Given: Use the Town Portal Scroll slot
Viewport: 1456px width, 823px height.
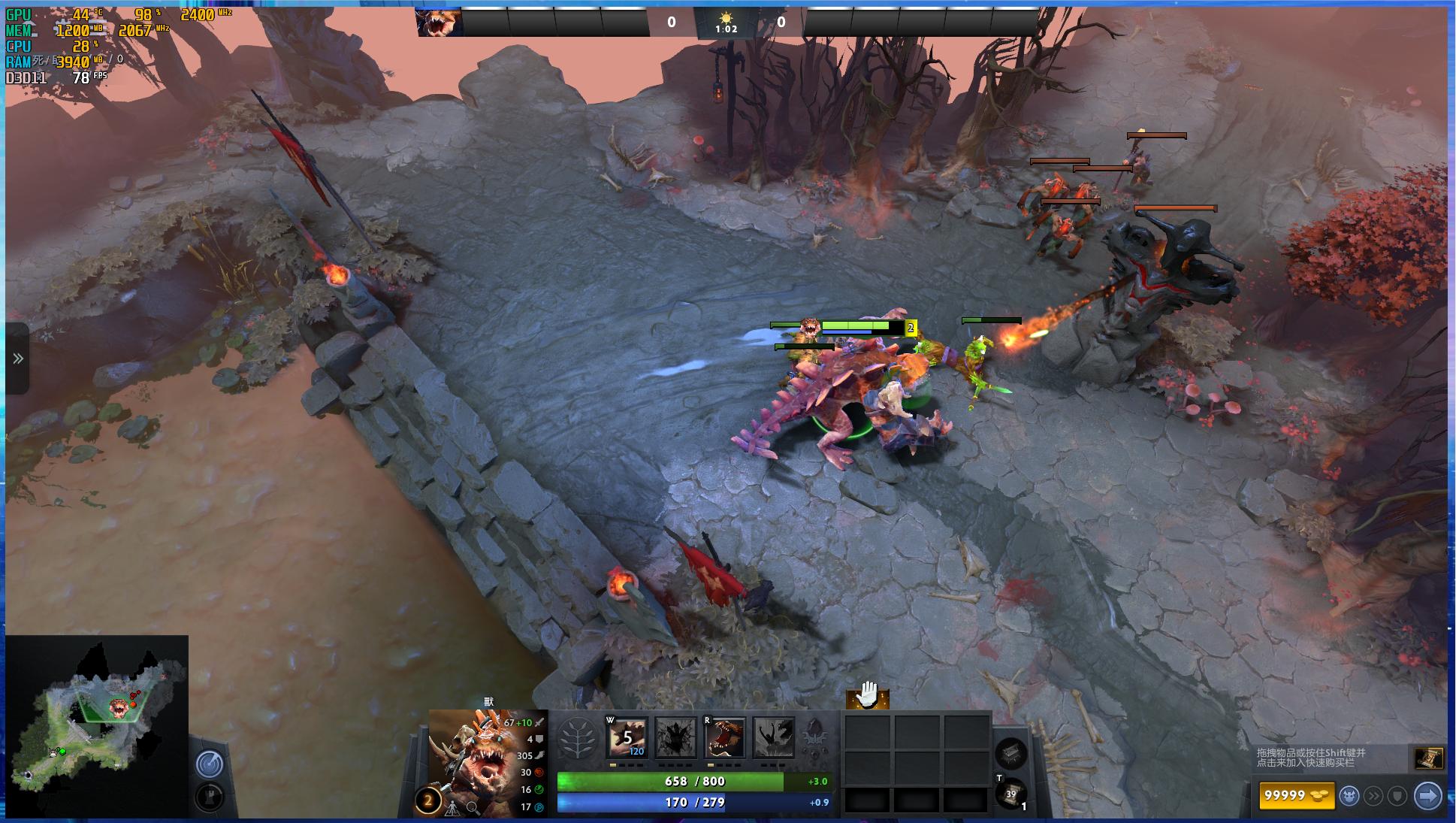Looking at the screenshot, I should (1010, 794).
